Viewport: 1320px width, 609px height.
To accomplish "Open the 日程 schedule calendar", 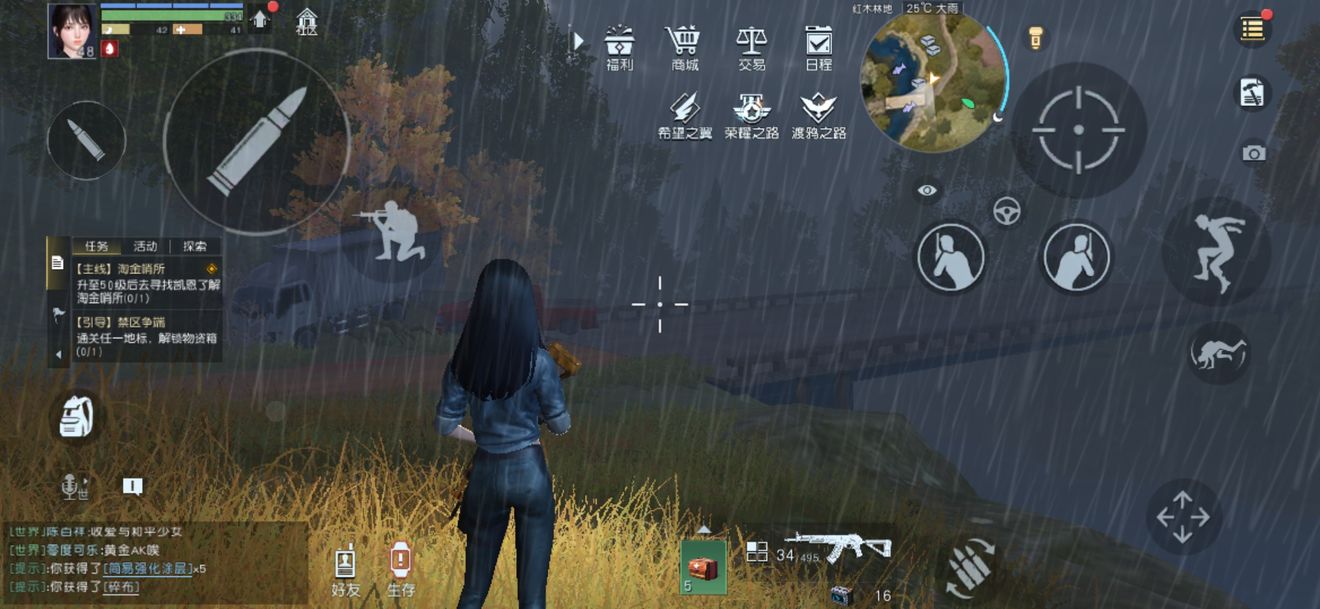I will tap(818, 45).
